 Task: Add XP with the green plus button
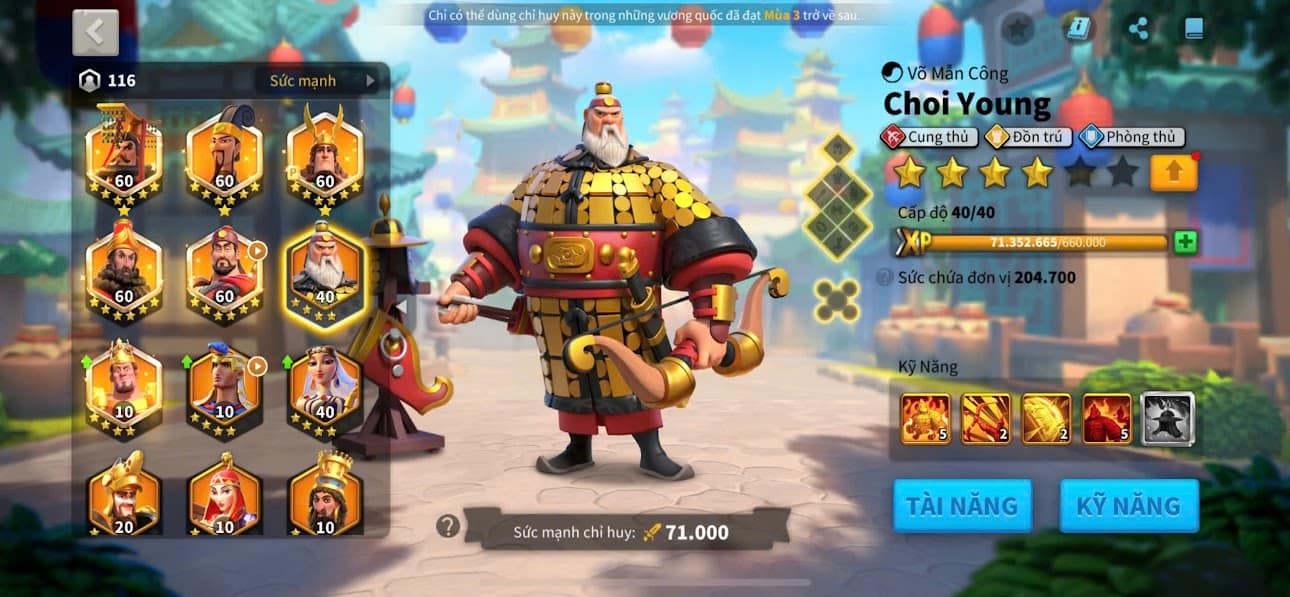[1185, 242]
